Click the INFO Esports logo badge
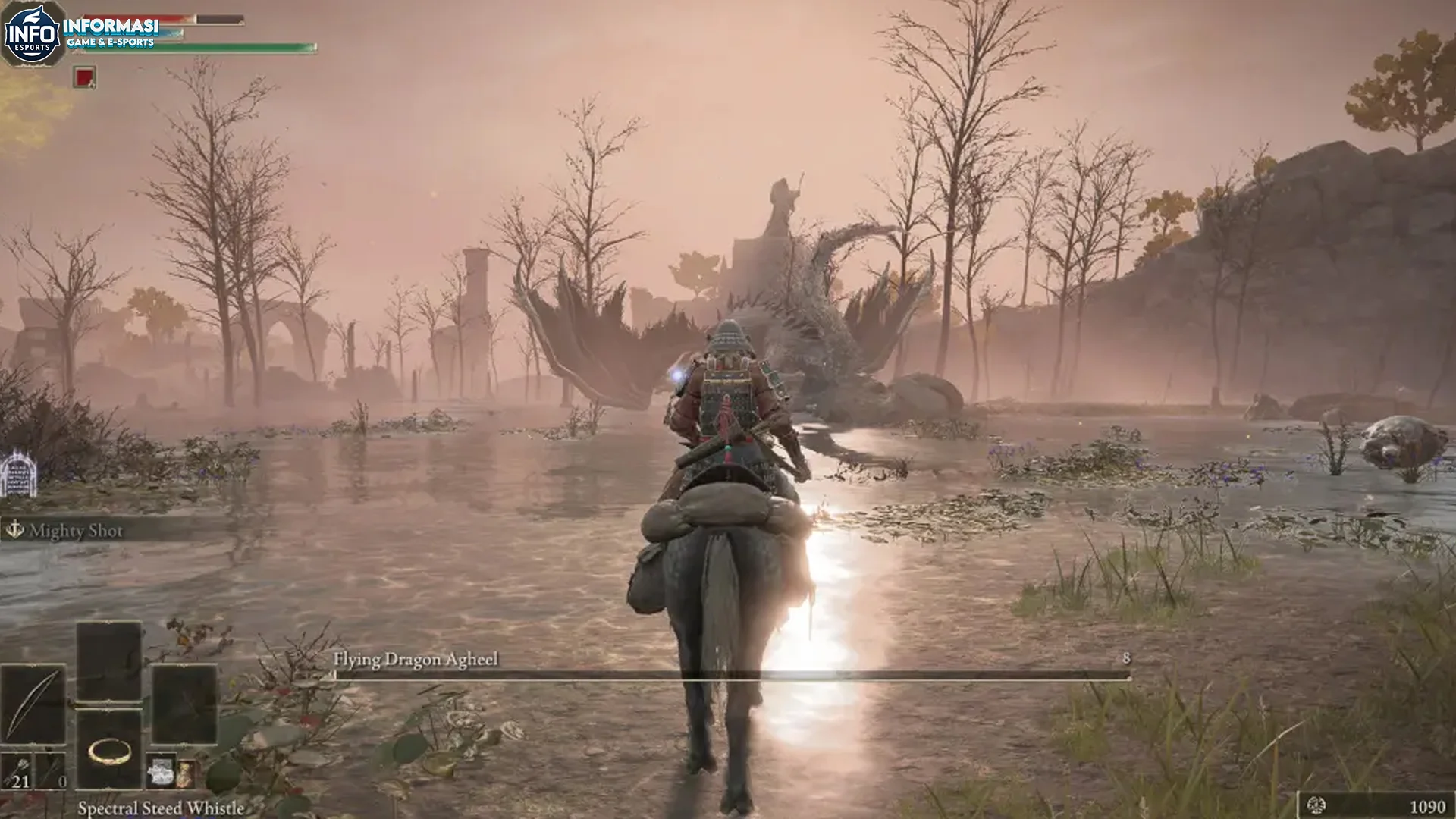The width and height of the screenshot is (1456, 819). pyautogui.click(x=32, y=33)
